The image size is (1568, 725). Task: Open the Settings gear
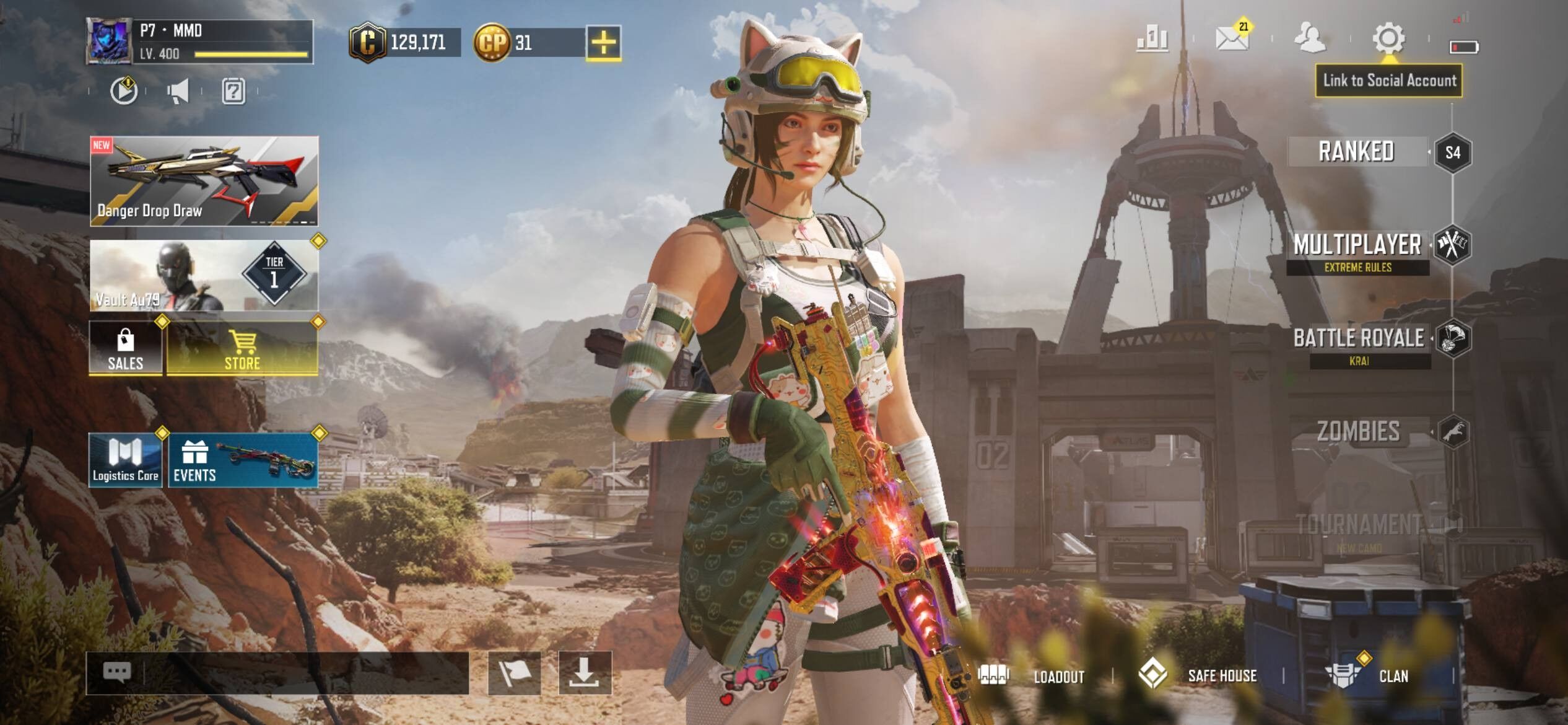click(1388, 38)
